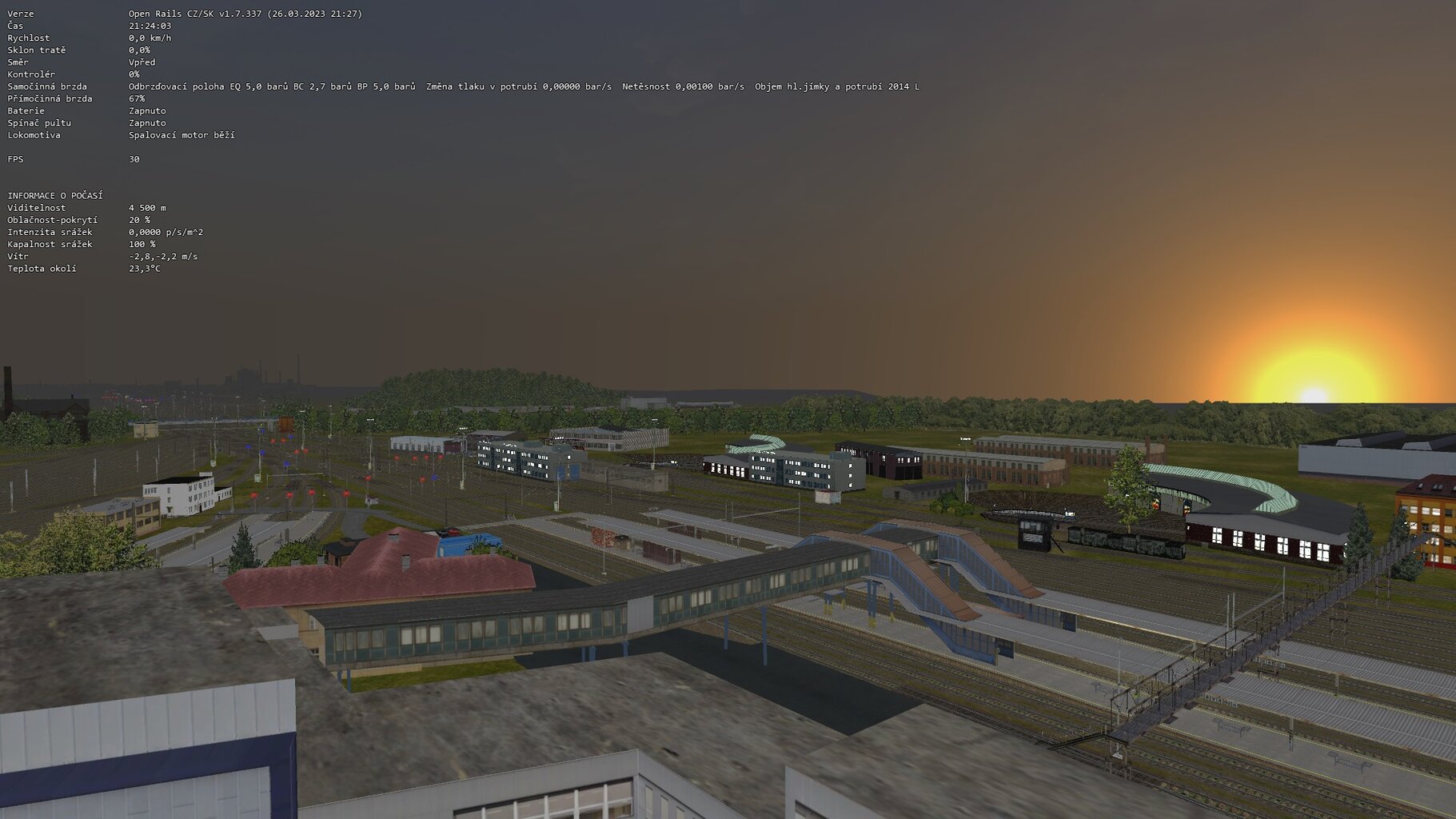Click the Lokomotiva engine status text
The image size is (1456, 819).
coord(180,135)
